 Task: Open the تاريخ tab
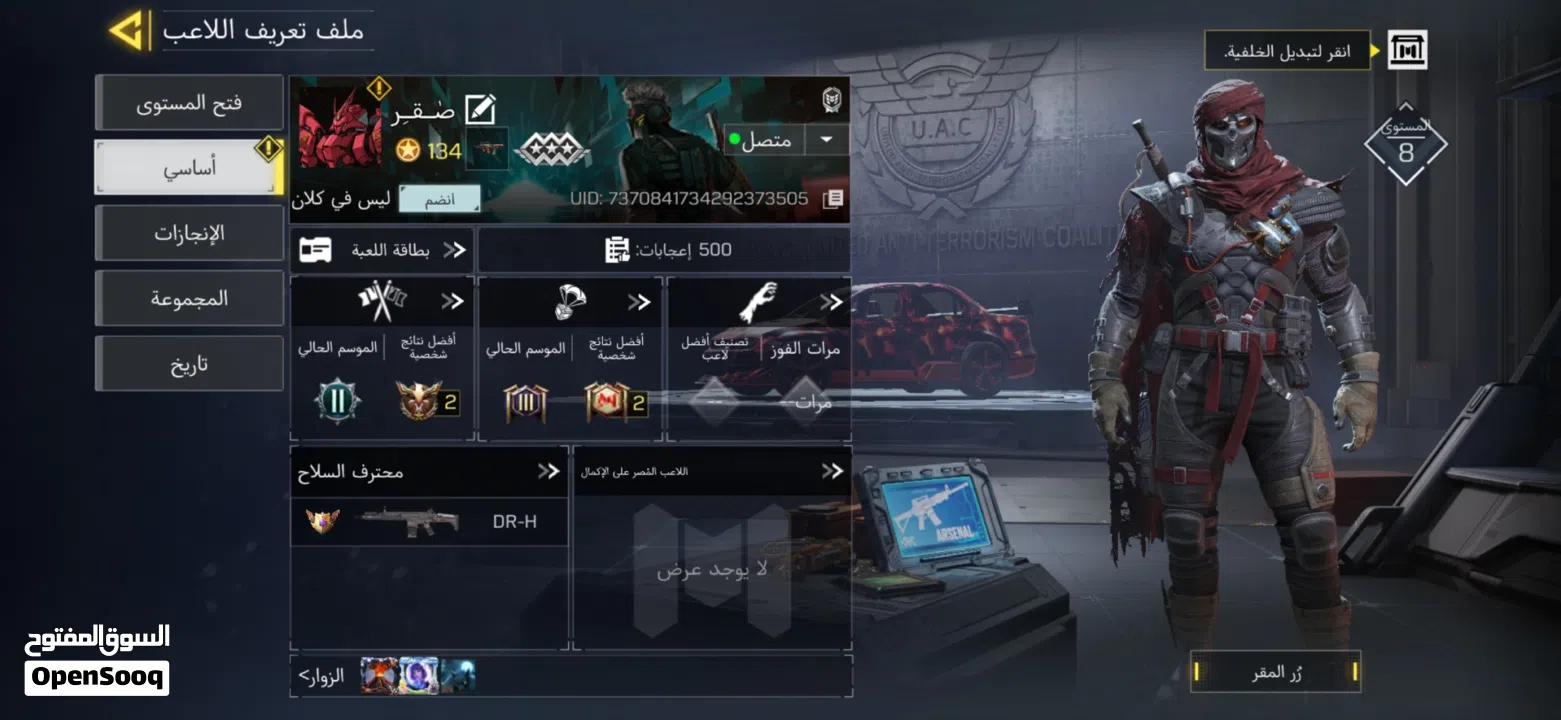[x=189, y=364]
